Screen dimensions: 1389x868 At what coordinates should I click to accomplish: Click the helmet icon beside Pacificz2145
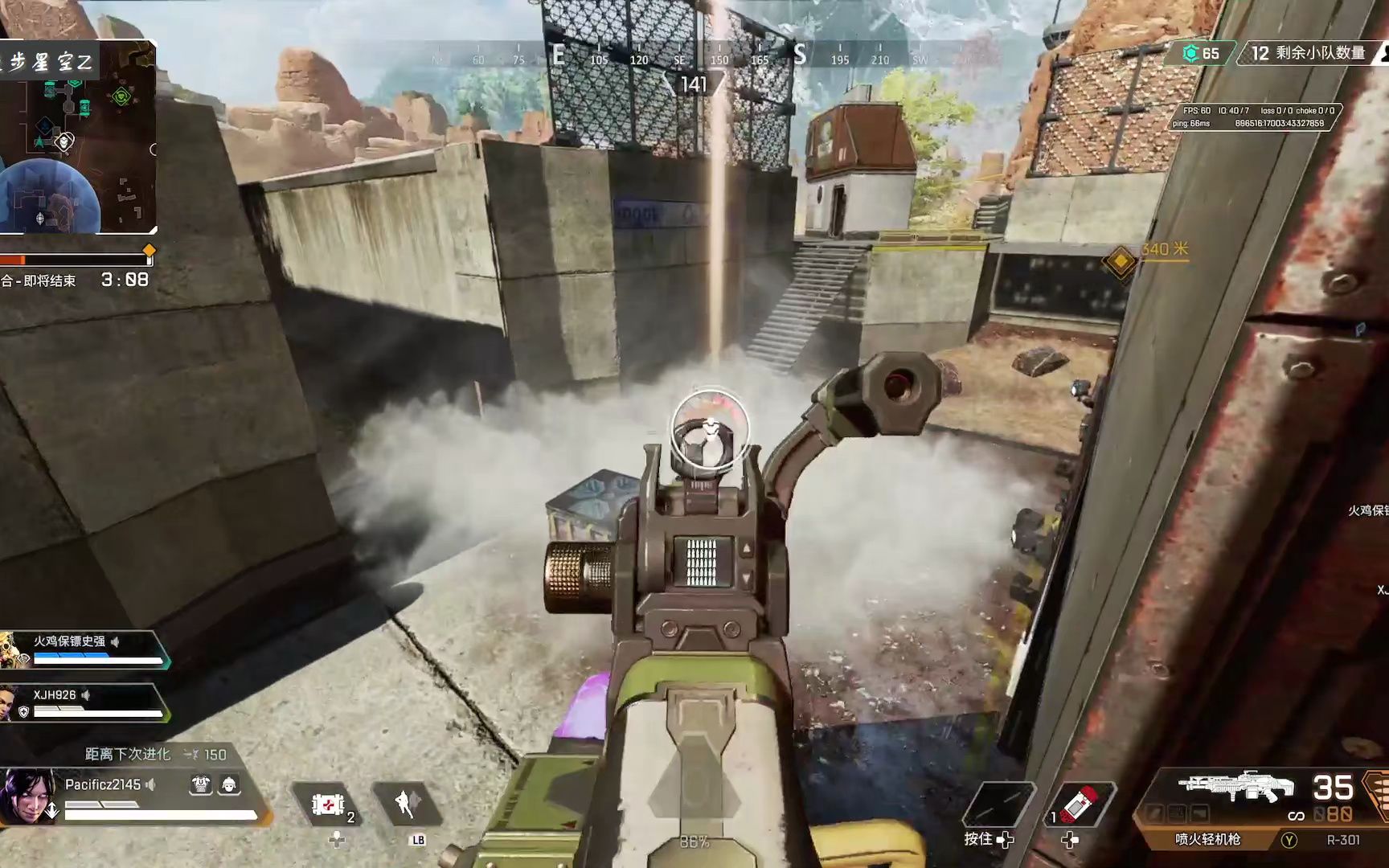point(229,784)
